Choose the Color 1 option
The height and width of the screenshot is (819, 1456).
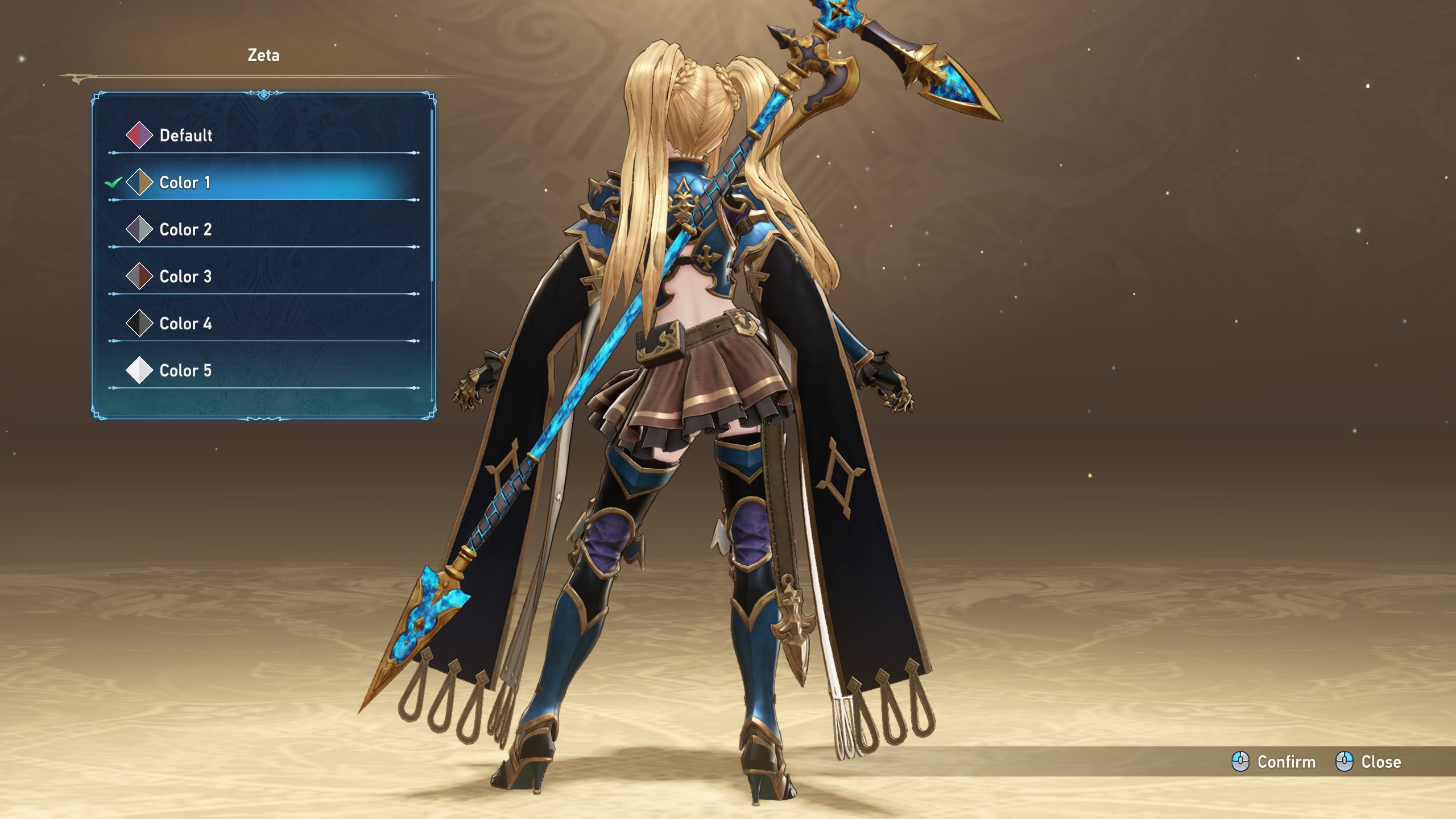pyautogui.click(x=185, y=183)
